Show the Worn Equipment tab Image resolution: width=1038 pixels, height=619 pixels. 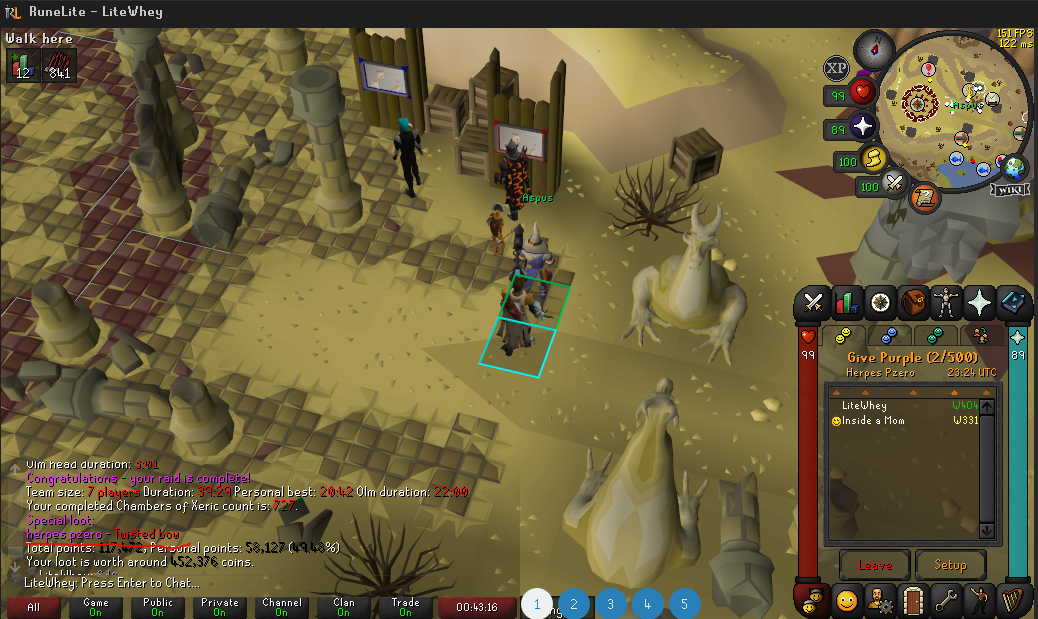click(945, 301)
